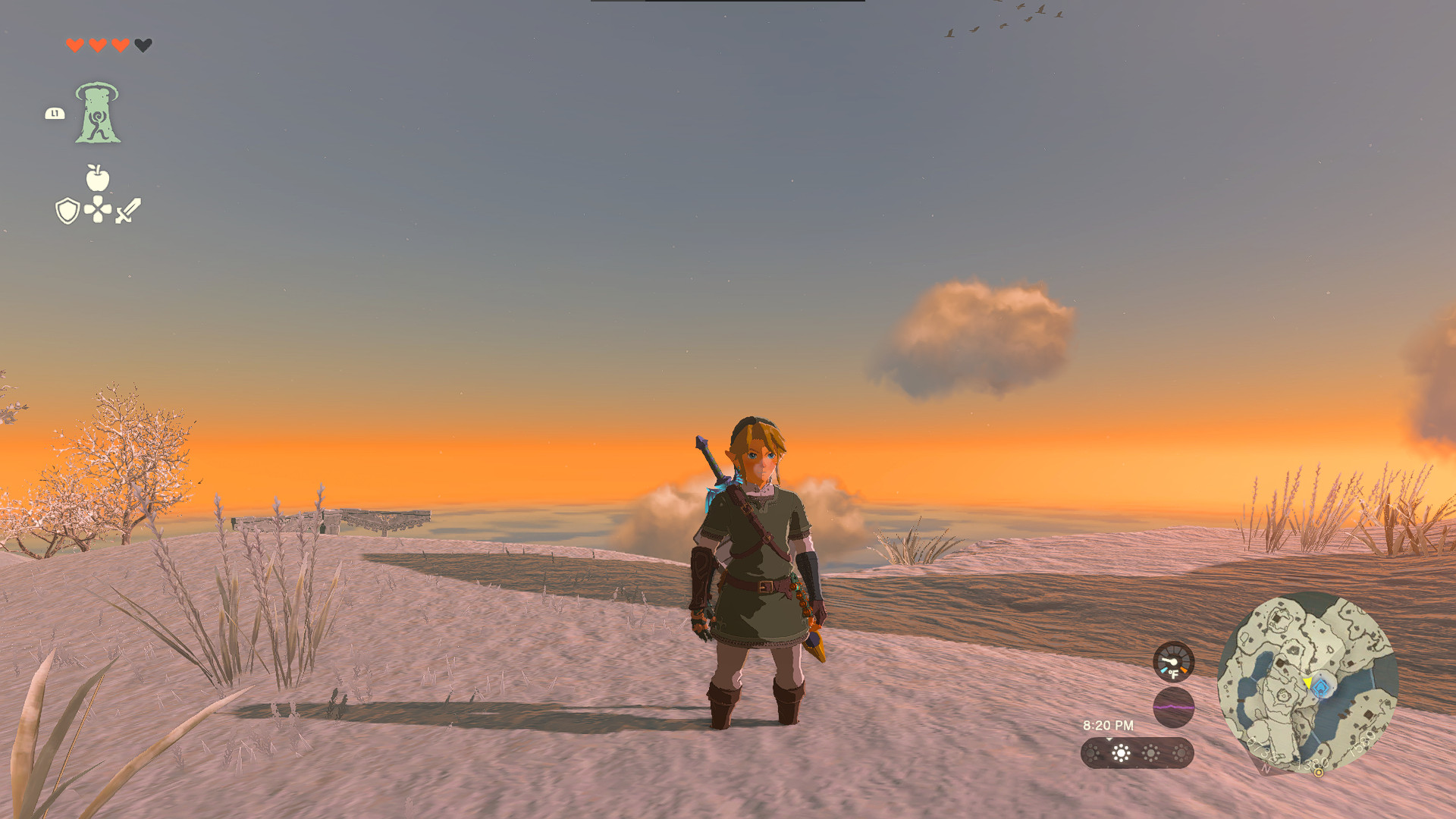The height and width of the screenshot is (819, 1456).
Task: Select the blue shrine icon on the minimap
Action: pos(1322,688)
